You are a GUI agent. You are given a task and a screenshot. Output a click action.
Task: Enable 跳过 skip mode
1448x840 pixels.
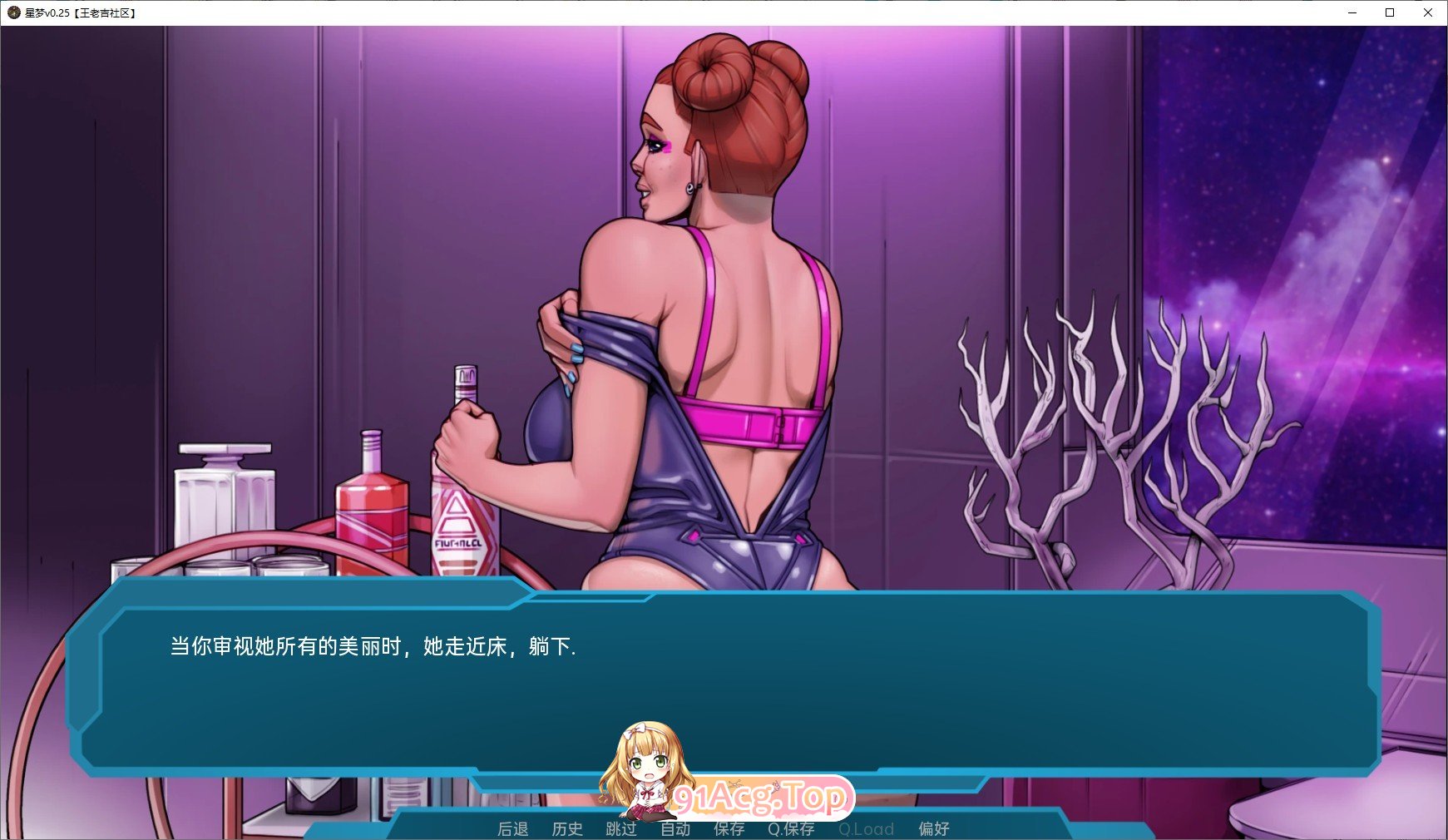[x=620, y=828]
